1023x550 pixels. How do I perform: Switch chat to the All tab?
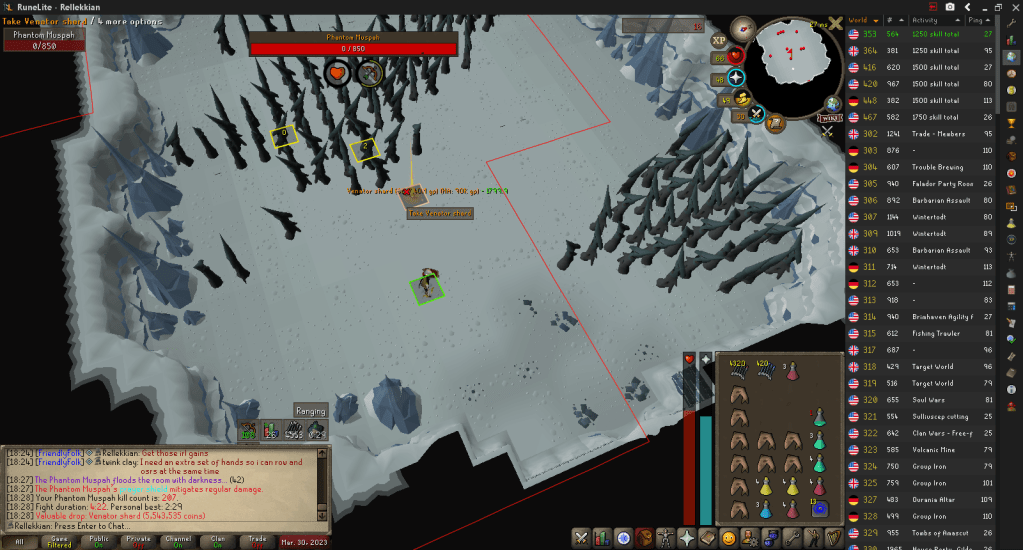coord(20,541)
